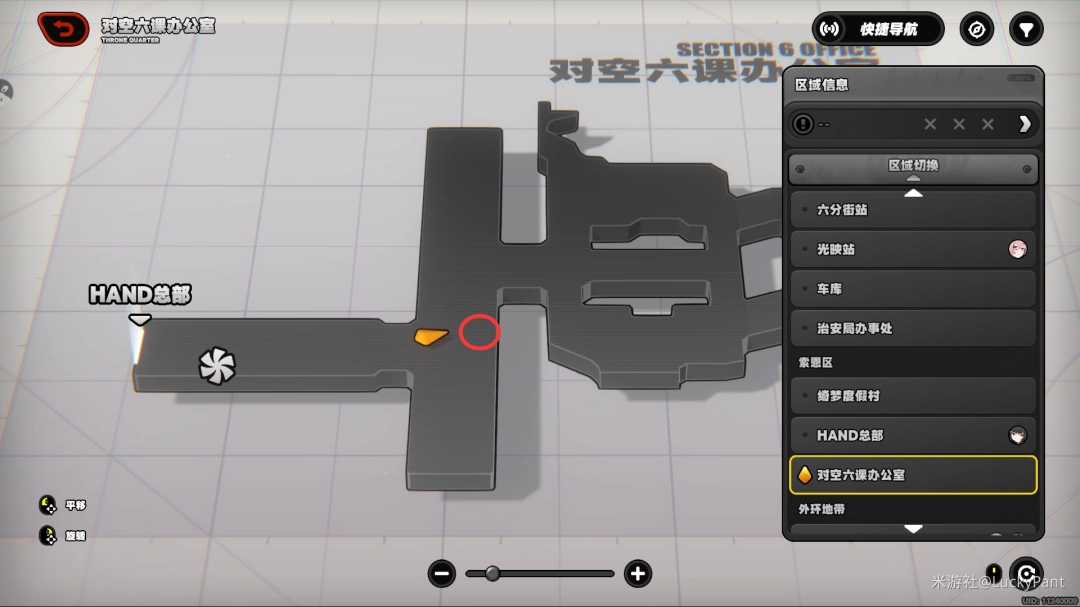This screenshot has width=1080, height=607.
Task: Switch to 缔梦度假村 area
Action: coord(913,396)
